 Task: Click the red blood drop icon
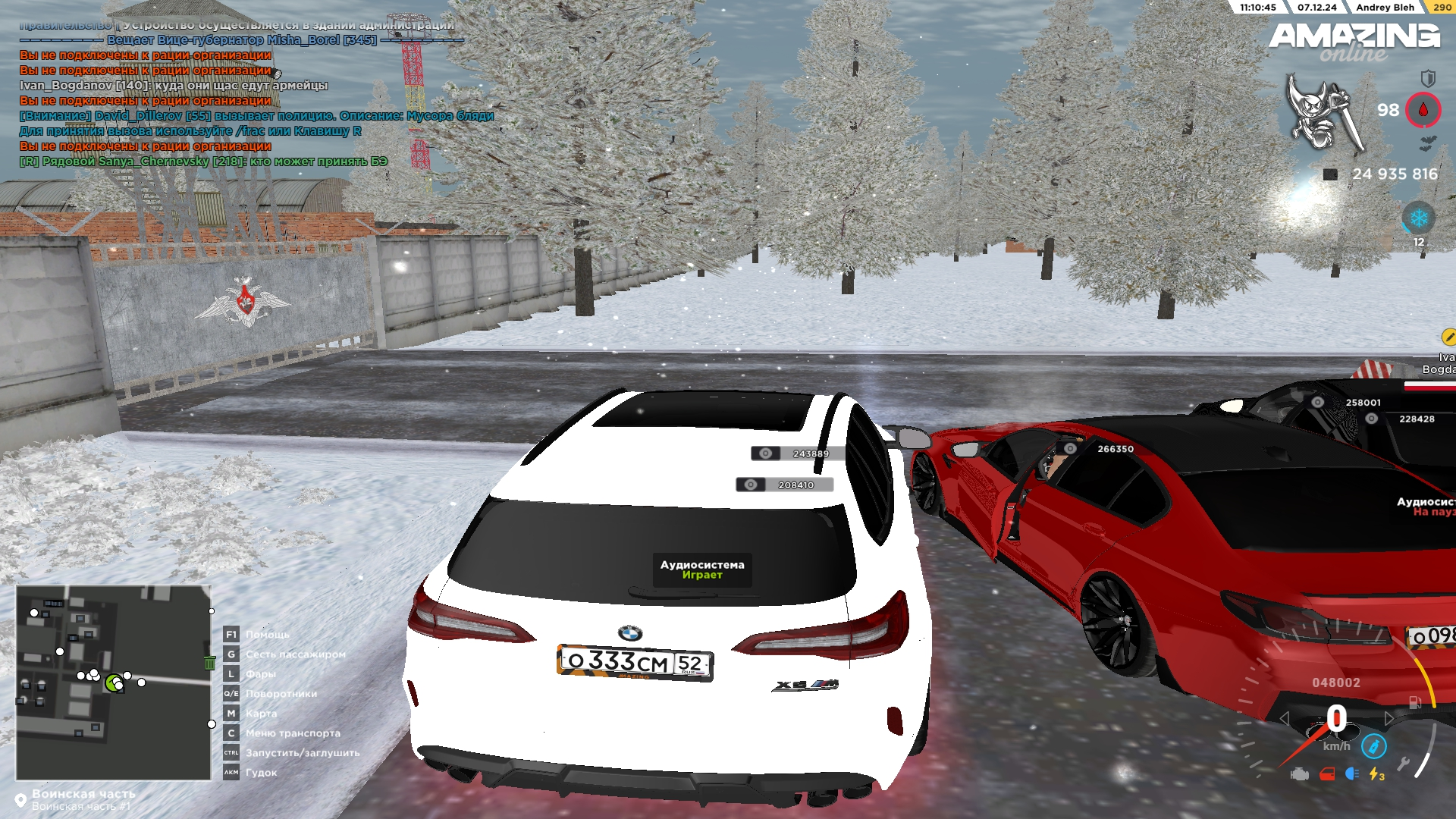[1423, 111]
